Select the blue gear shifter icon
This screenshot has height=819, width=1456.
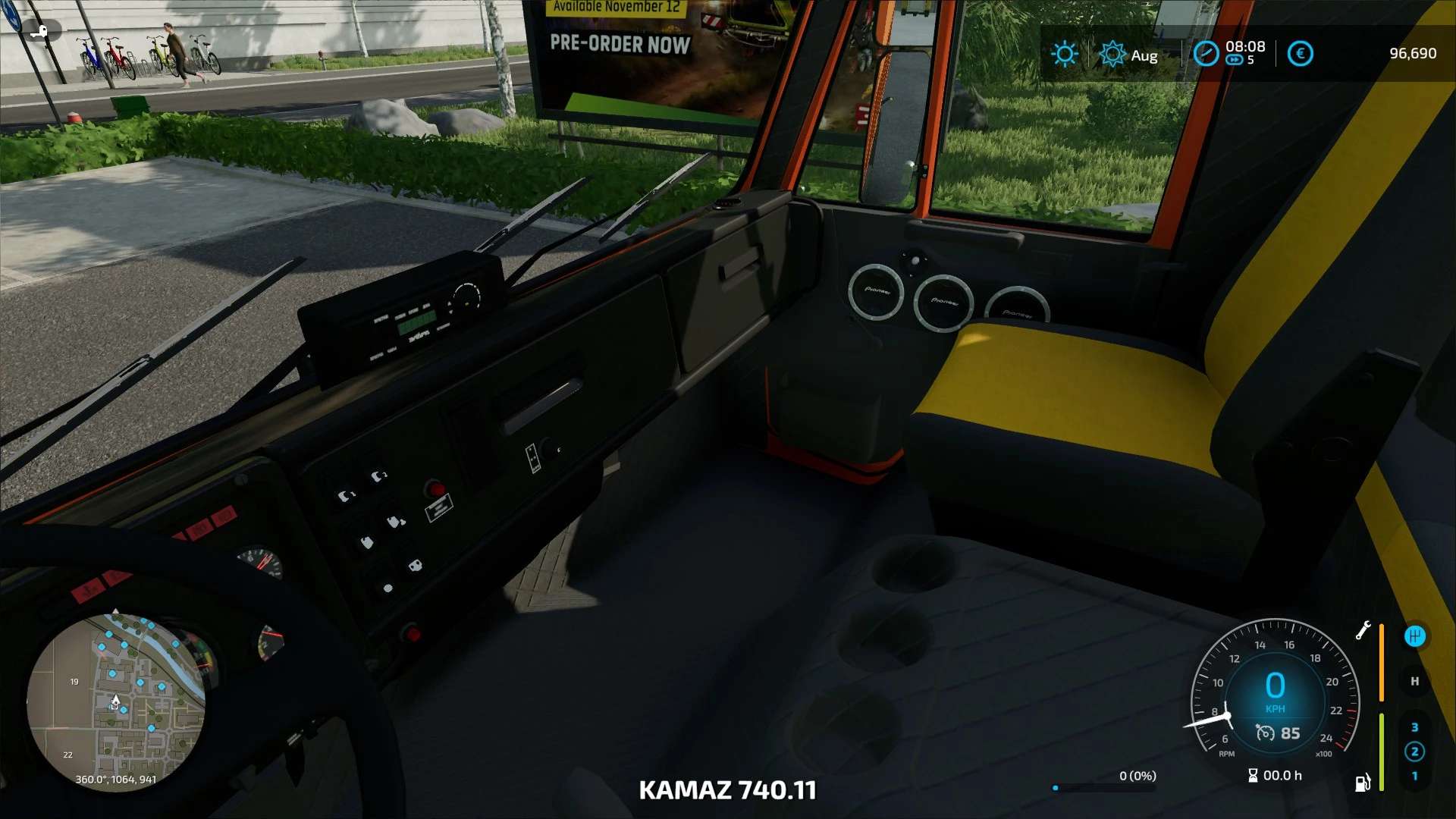(x=1414, y=636)
